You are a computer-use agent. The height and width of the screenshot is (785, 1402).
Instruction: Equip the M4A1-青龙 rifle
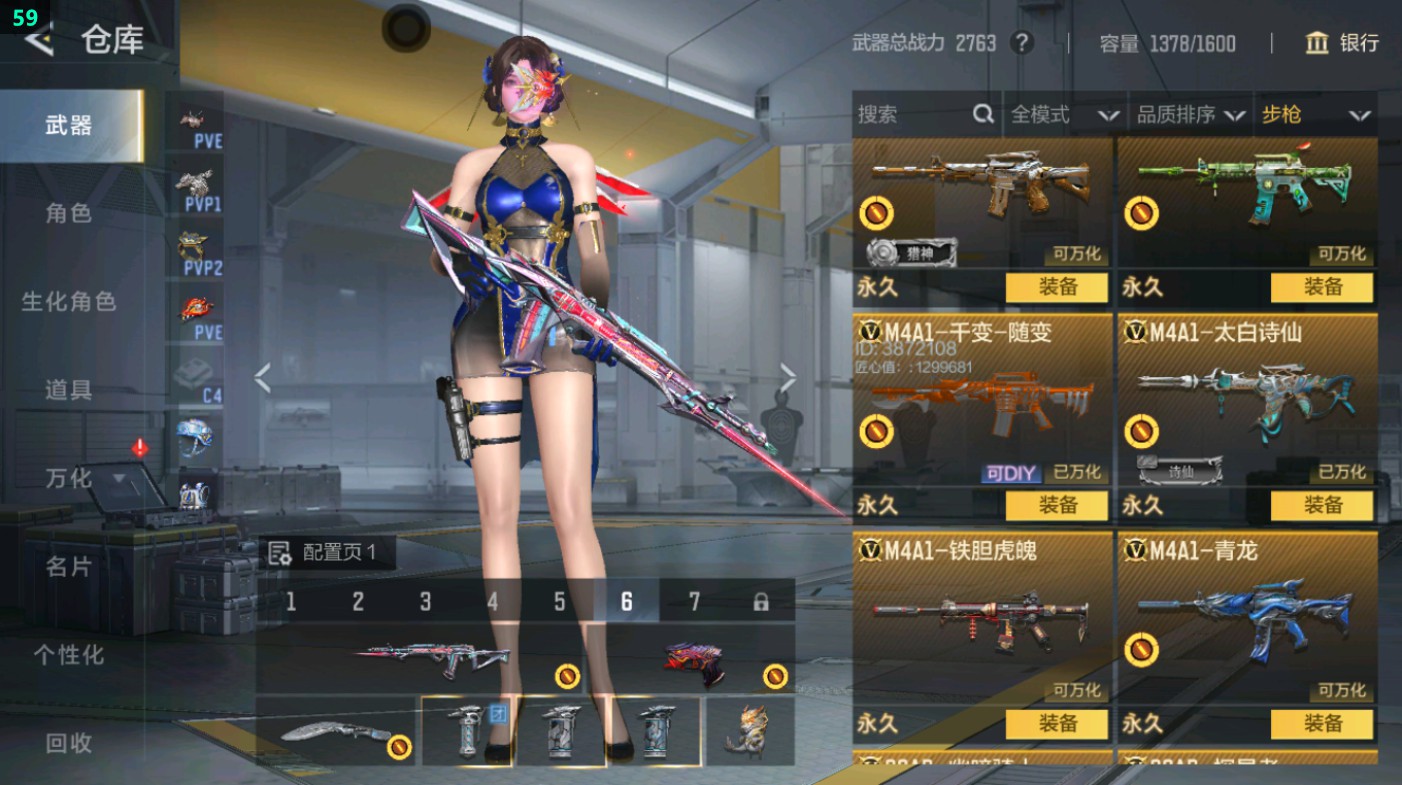coord(1322,723)
